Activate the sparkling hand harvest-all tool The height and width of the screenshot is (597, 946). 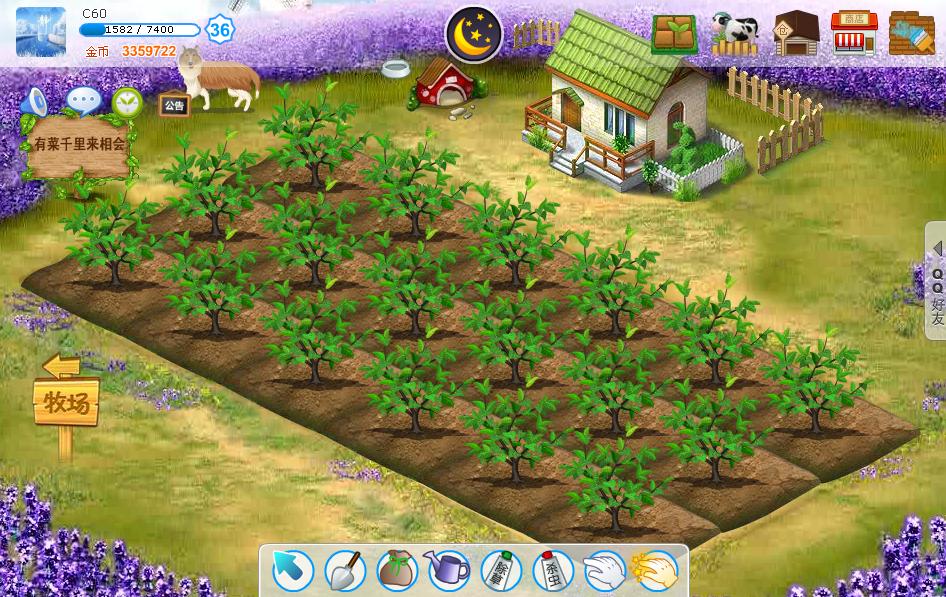(x=656, y=571)
